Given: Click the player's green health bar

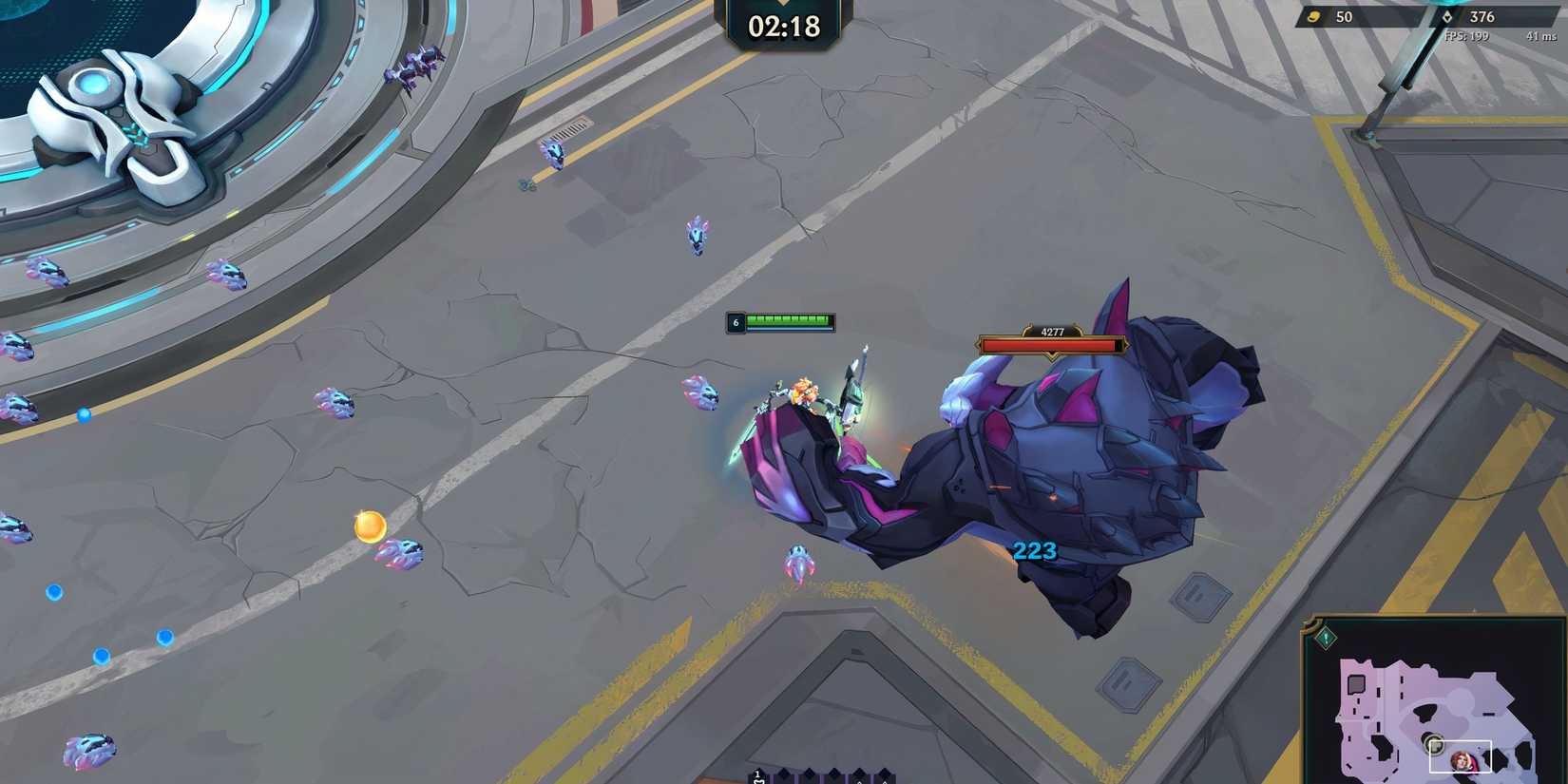Looking at the screenshot, I should click(789, 322).
